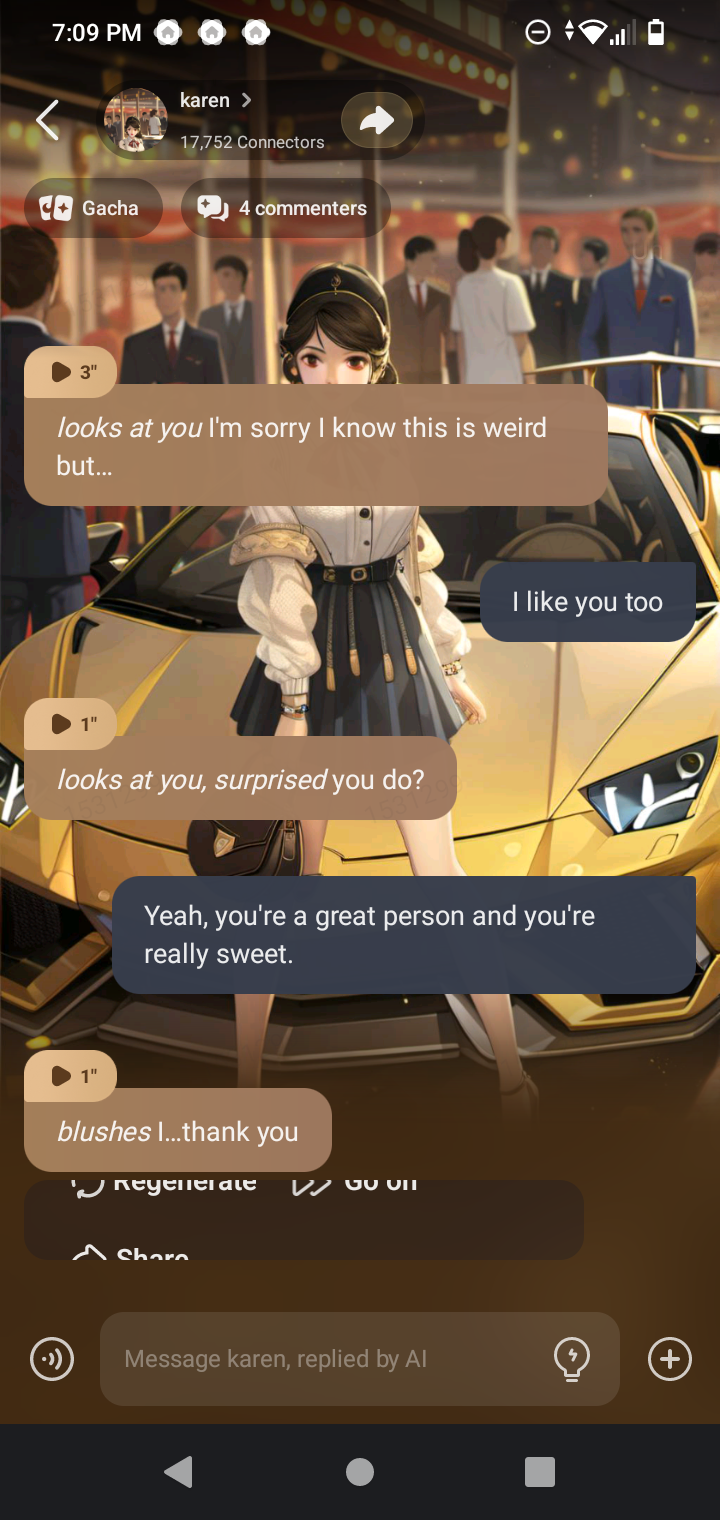Play the 3-second voice clip
The width and height of the screenshot is (720, 1520).
tap(70, 372)
